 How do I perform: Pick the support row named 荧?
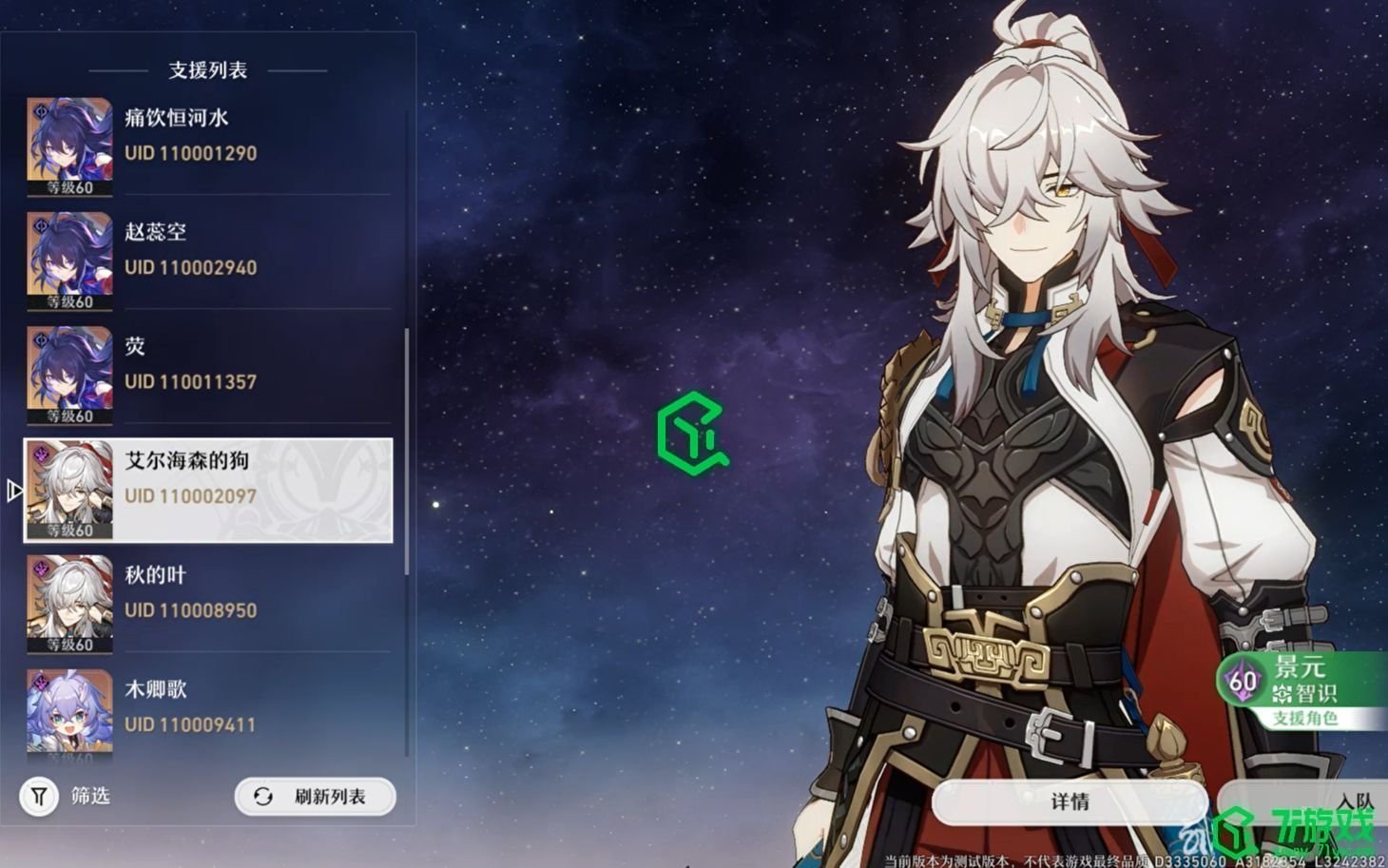pos(207,374)
